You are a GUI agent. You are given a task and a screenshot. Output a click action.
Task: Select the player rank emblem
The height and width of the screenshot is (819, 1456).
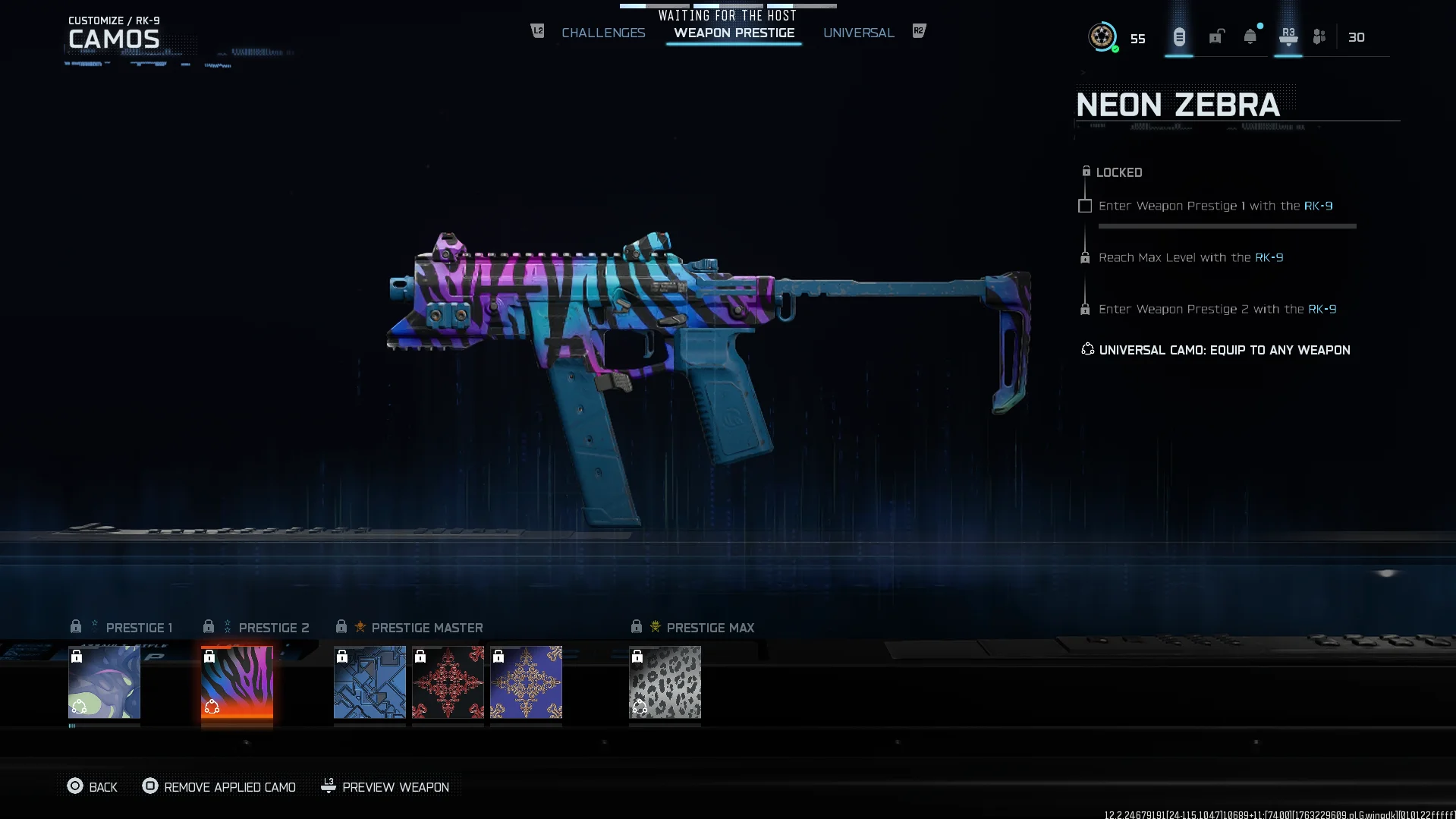1102,36
